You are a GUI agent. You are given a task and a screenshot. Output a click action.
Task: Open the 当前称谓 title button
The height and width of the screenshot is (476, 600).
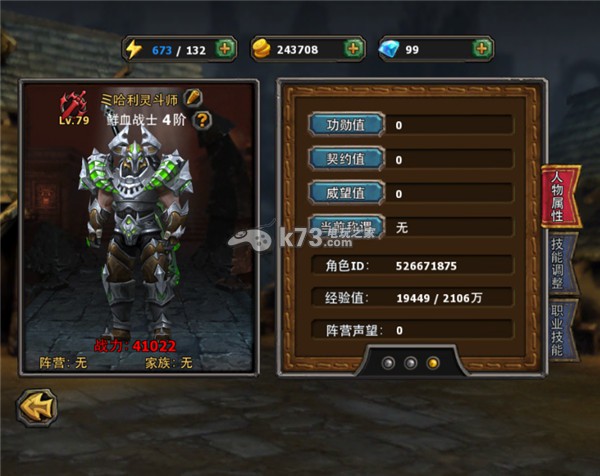coord(347,227)
